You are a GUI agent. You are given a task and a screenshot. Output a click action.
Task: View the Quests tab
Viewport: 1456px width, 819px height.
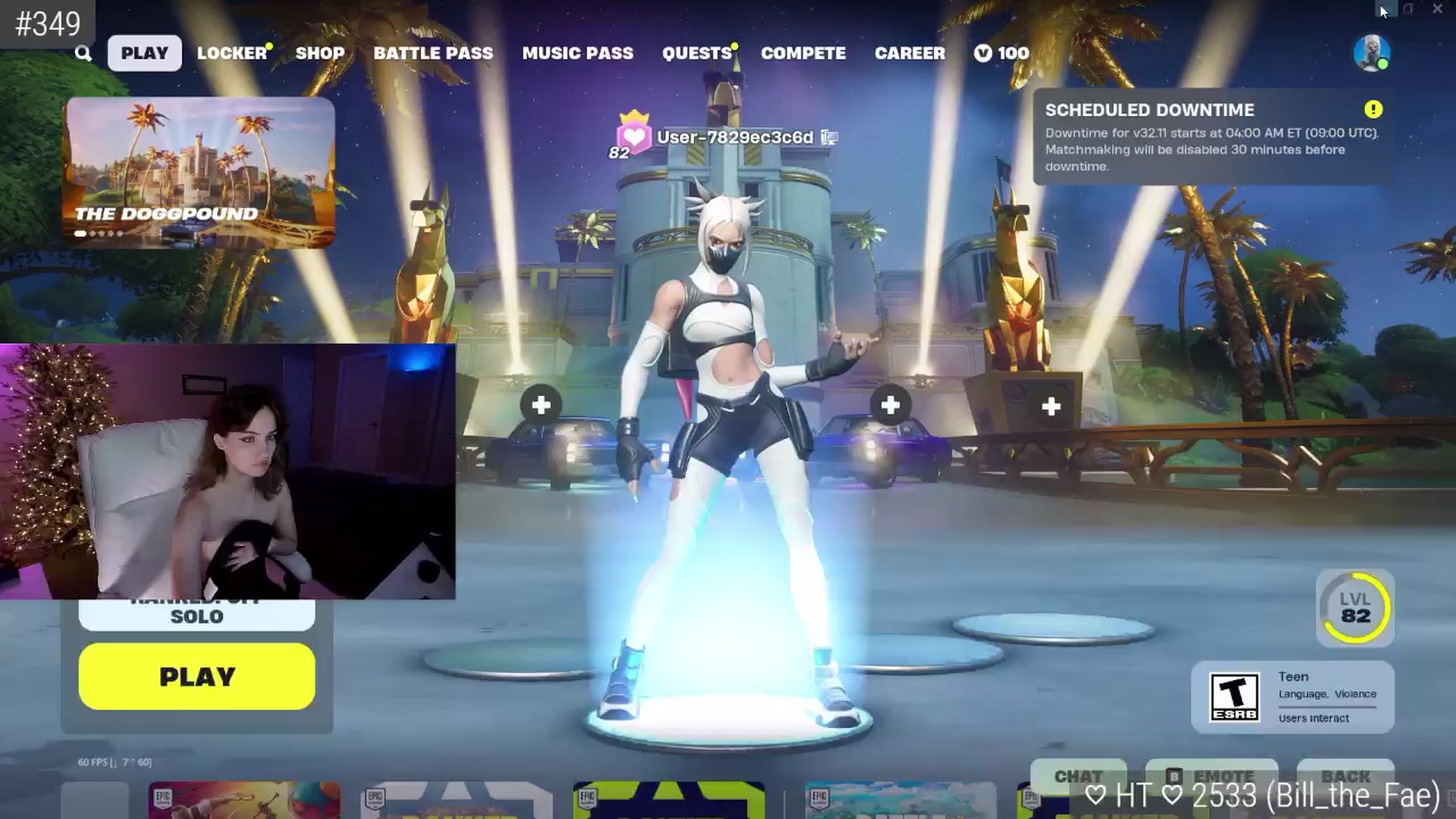pyautogui.click(x=696, y=53)
